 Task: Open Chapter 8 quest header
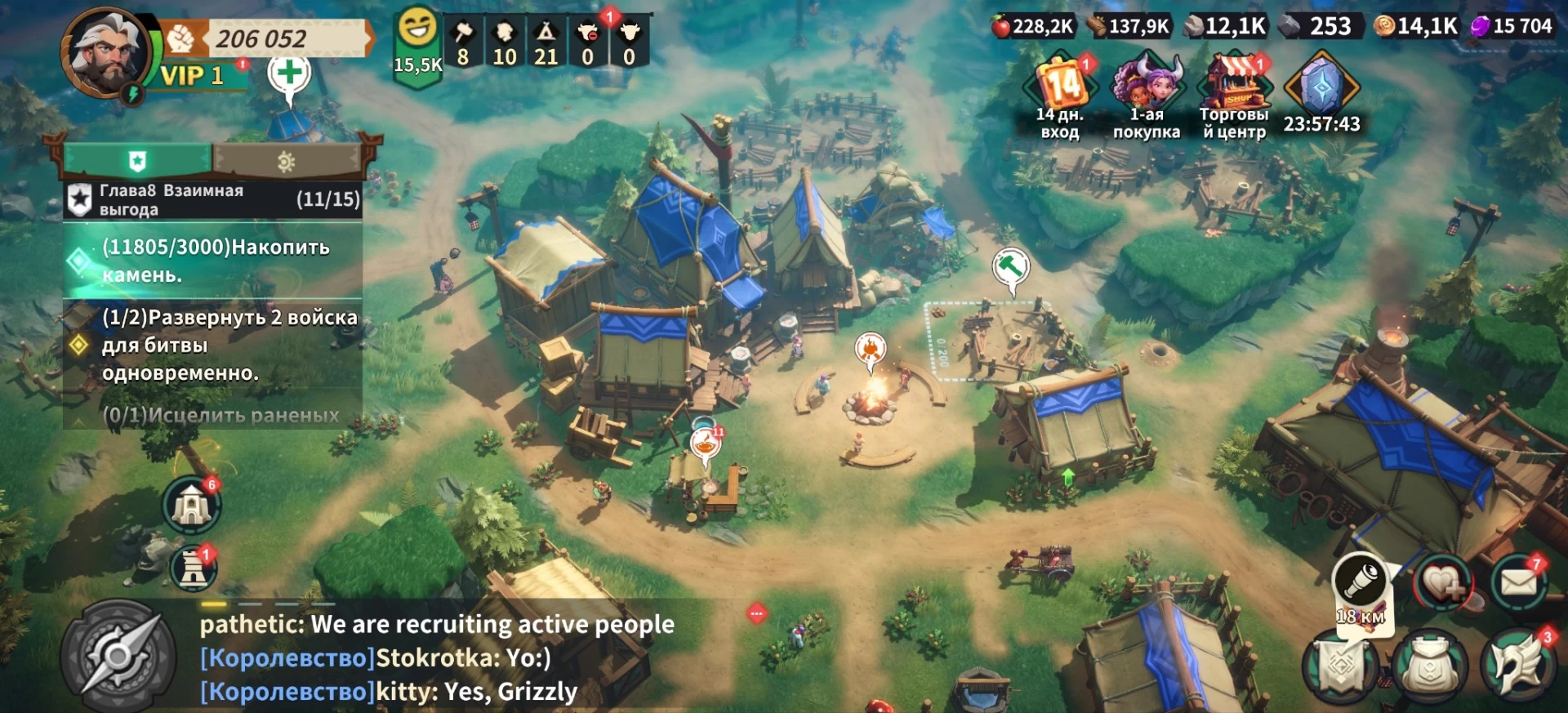pos(212,200)
